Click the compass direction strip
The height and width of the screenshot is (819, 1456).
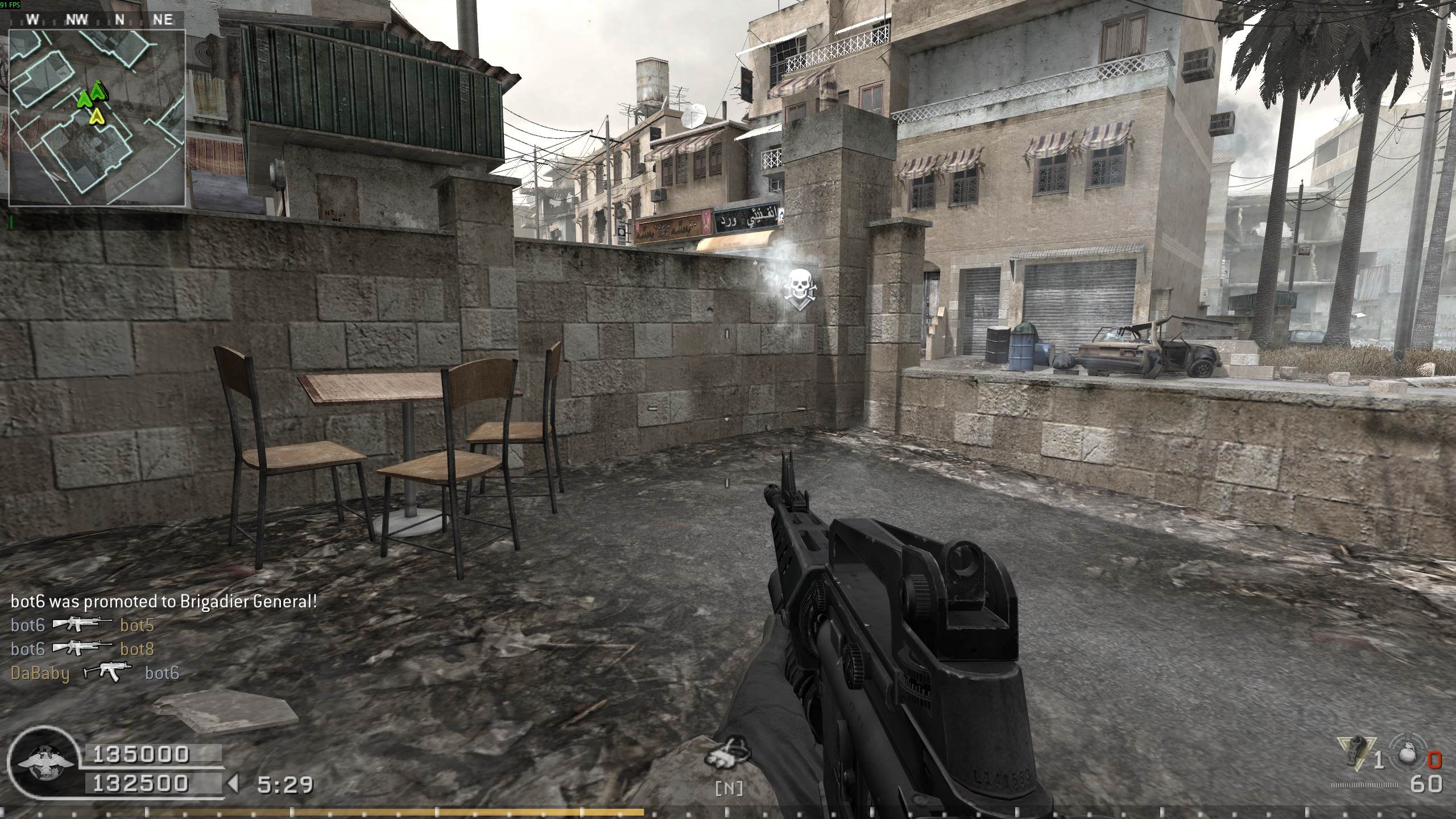click(97, 20)
